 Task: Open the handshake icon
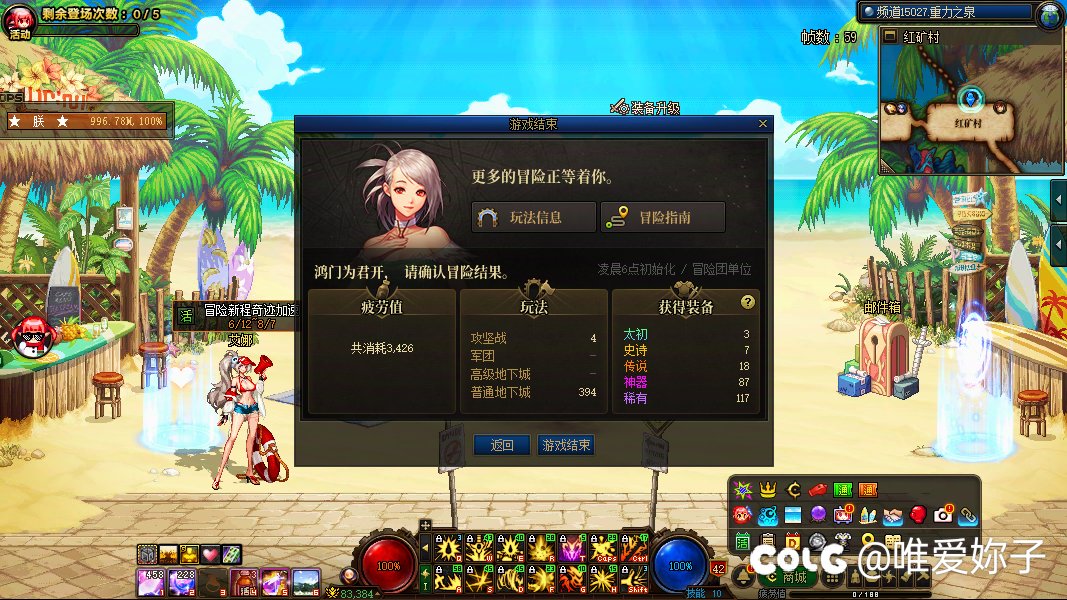click(893, 515)
